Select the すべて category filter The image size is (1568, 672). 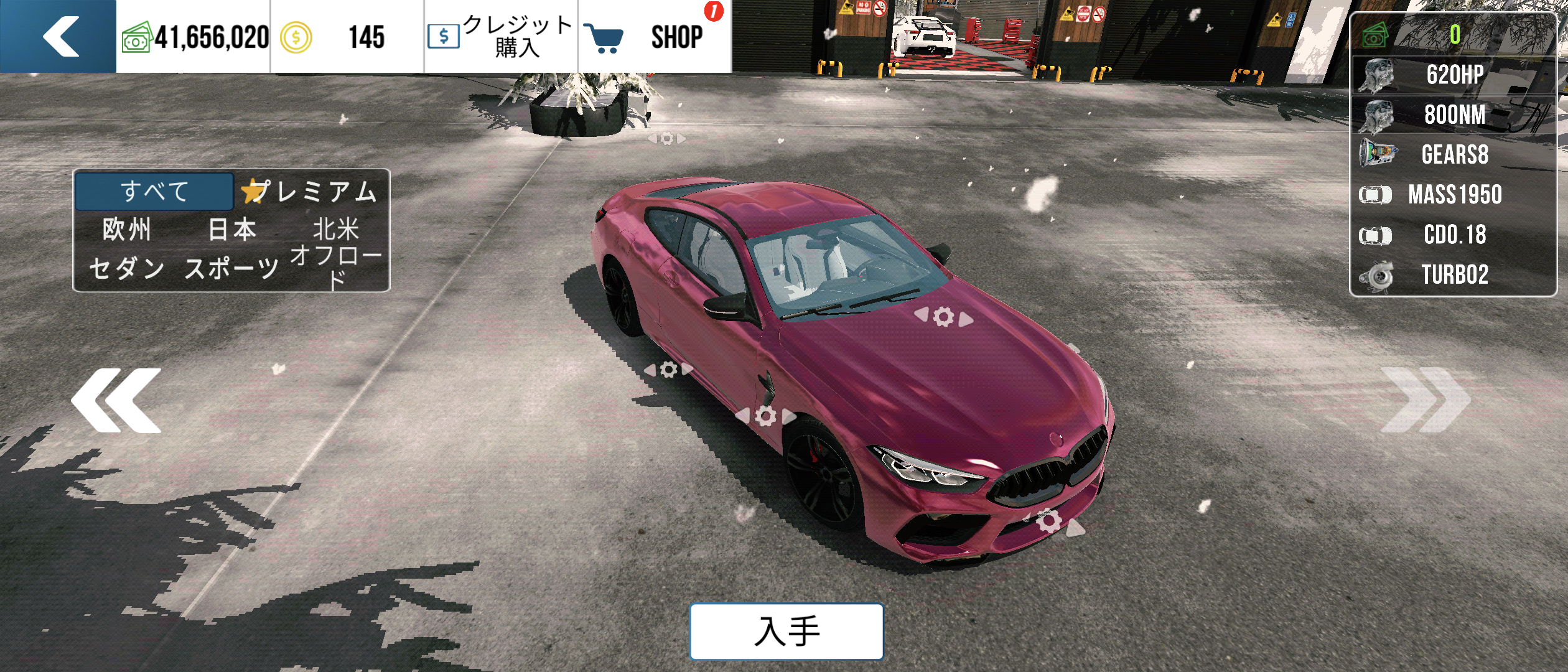tap(154, 191)
